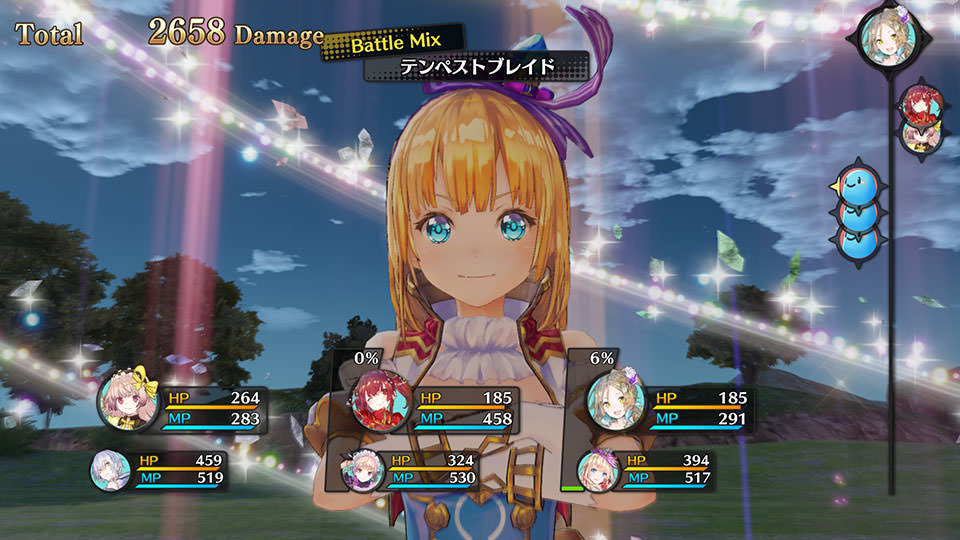Click the current-turn portrait atop the timeline
Image resolution: width=960 pixels, height=540 pixels.
[x=883, y=40]
